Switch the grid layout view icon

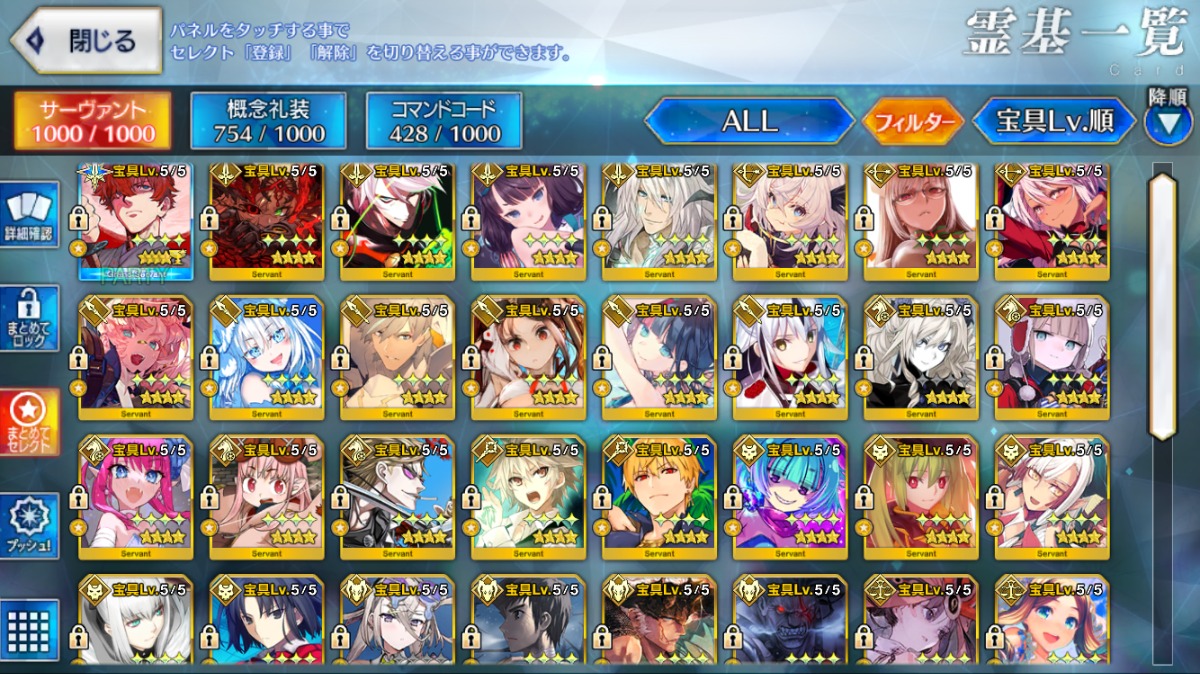[x=30, y=629]
